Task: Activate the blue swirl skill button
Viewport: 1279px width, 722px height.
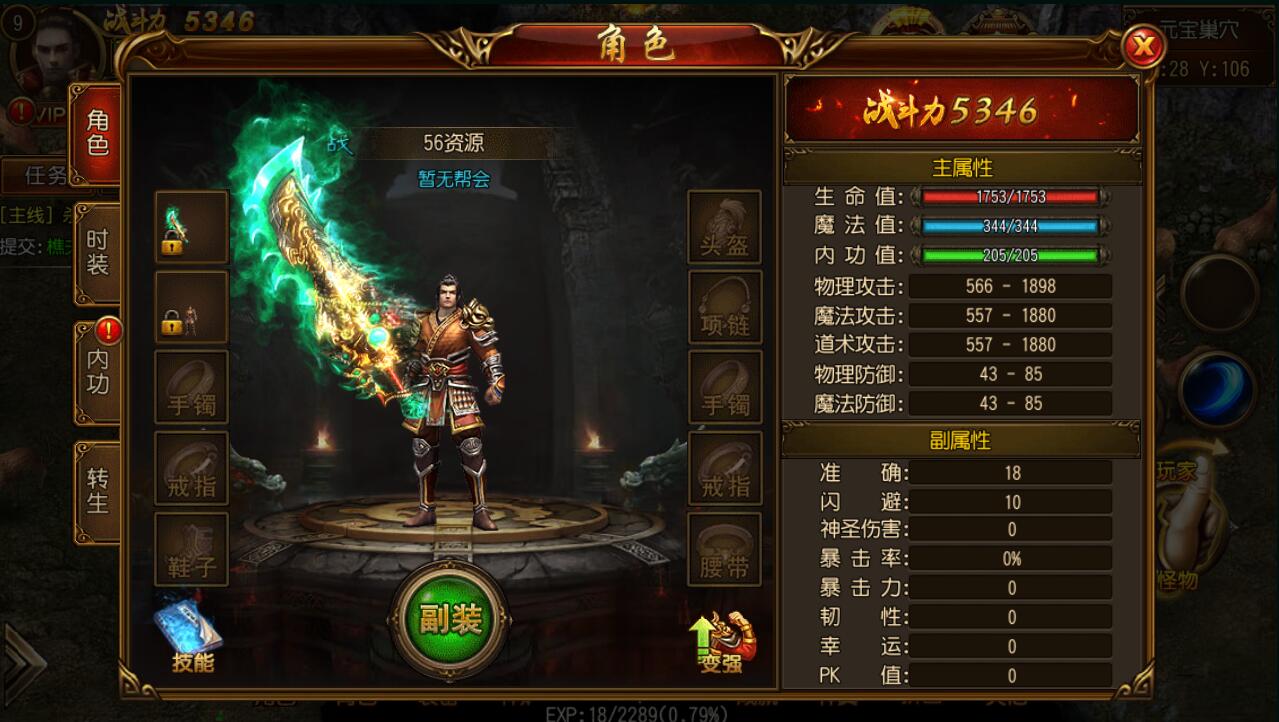Action: [1216, 389]
